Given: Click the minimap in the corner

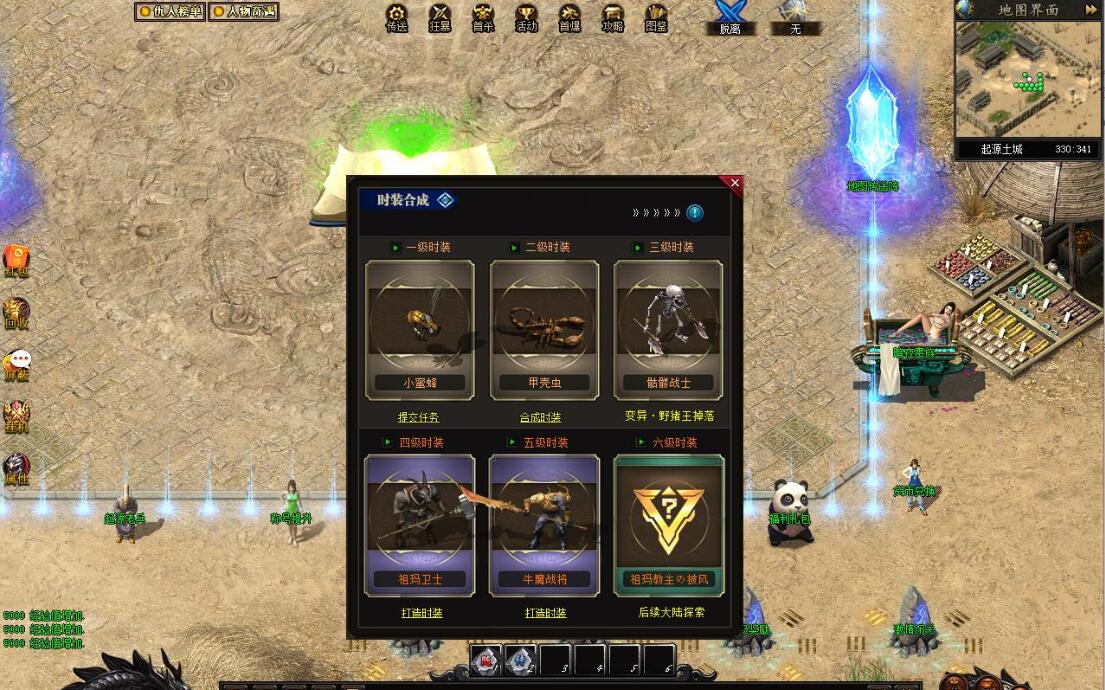Looking at the screenshot, I should click(x=1027, y=80).
